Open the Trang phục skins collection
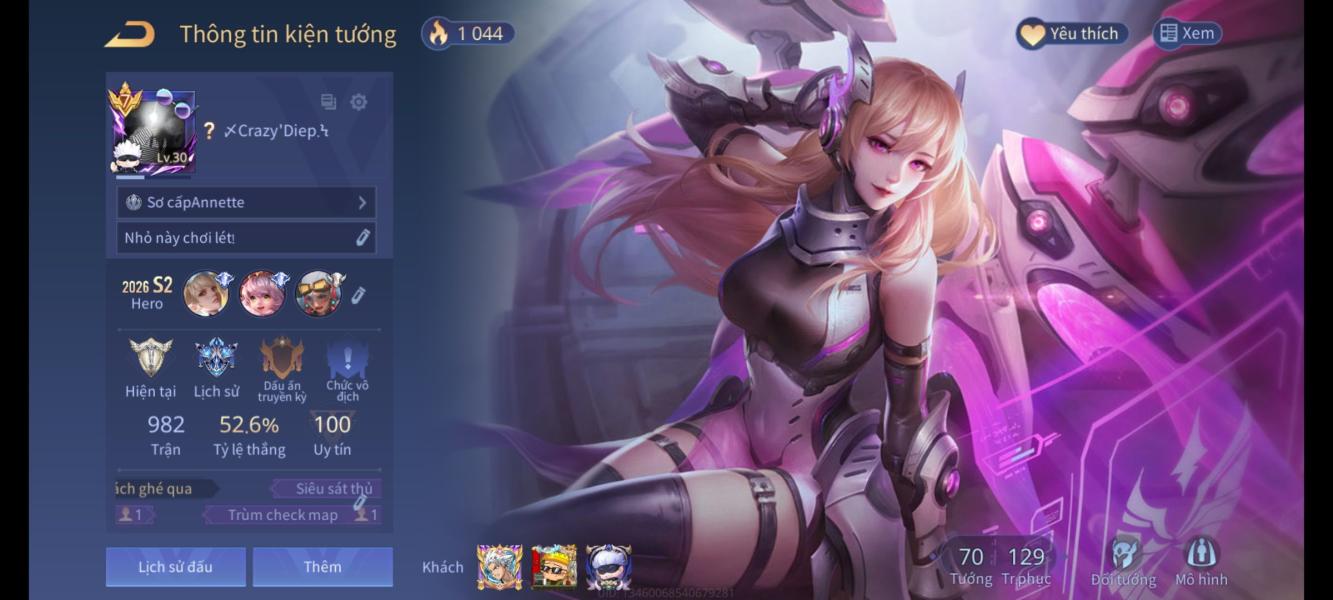 1026,565
